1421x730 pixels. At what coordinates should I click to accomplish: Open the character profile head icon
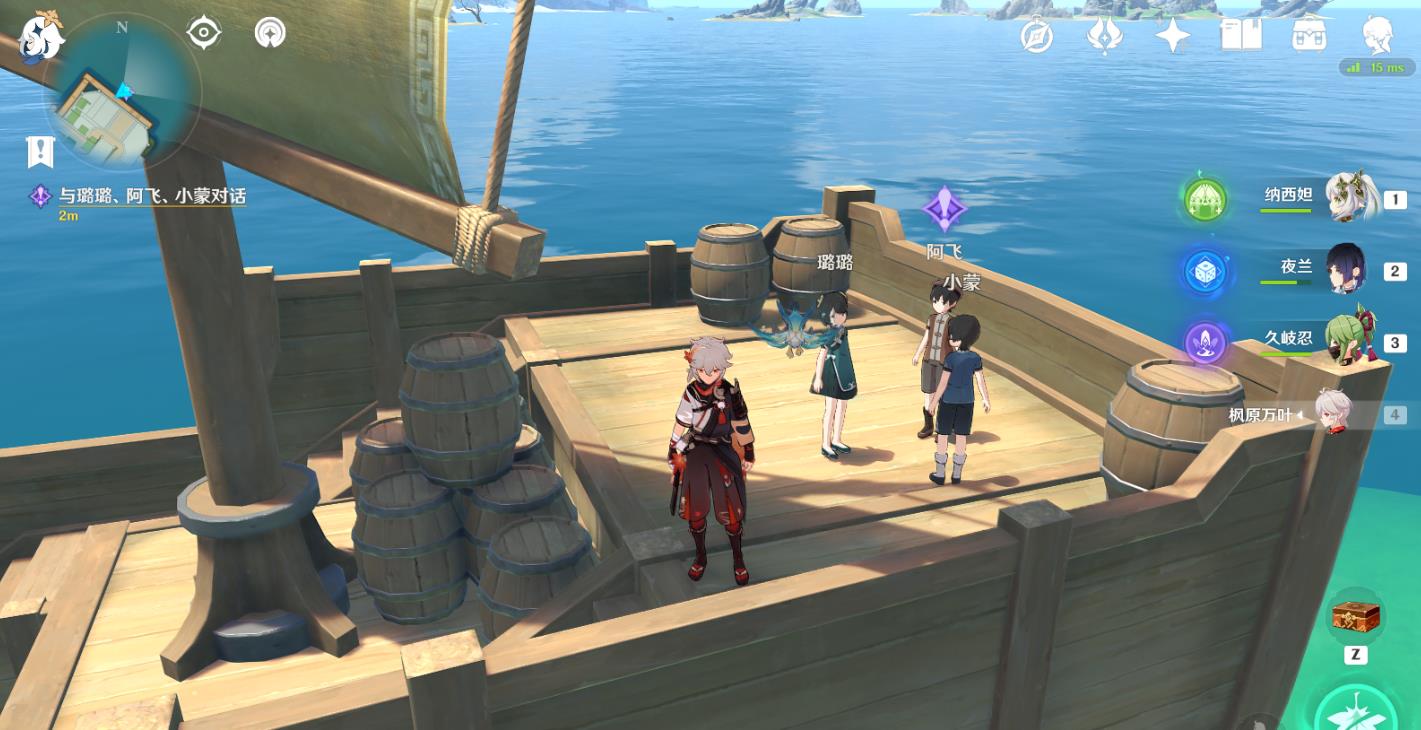[1378, 34]
